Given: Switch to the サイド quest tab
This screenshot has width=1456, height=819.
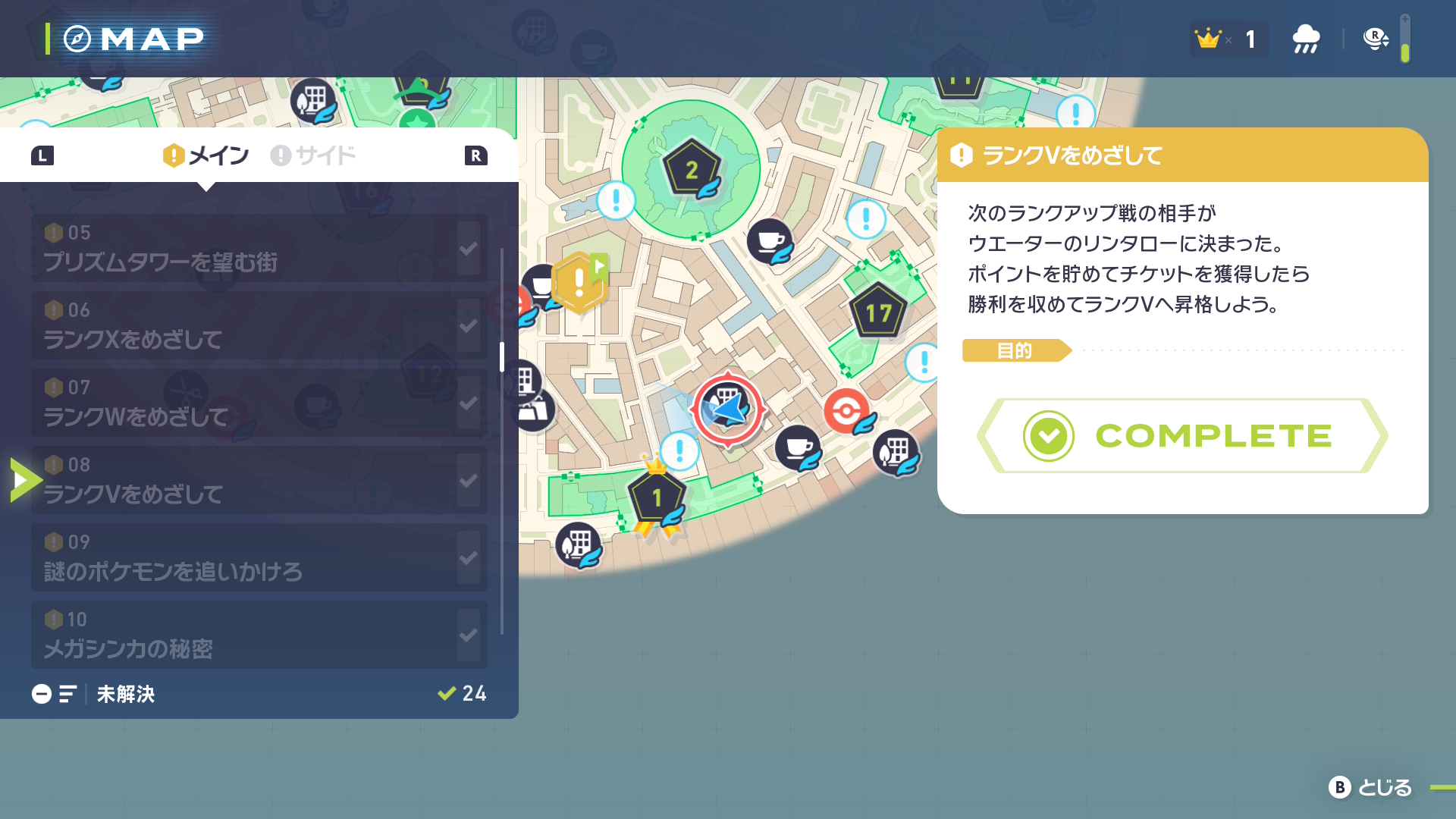Looking at the screenshot, I should pos(315,155).
